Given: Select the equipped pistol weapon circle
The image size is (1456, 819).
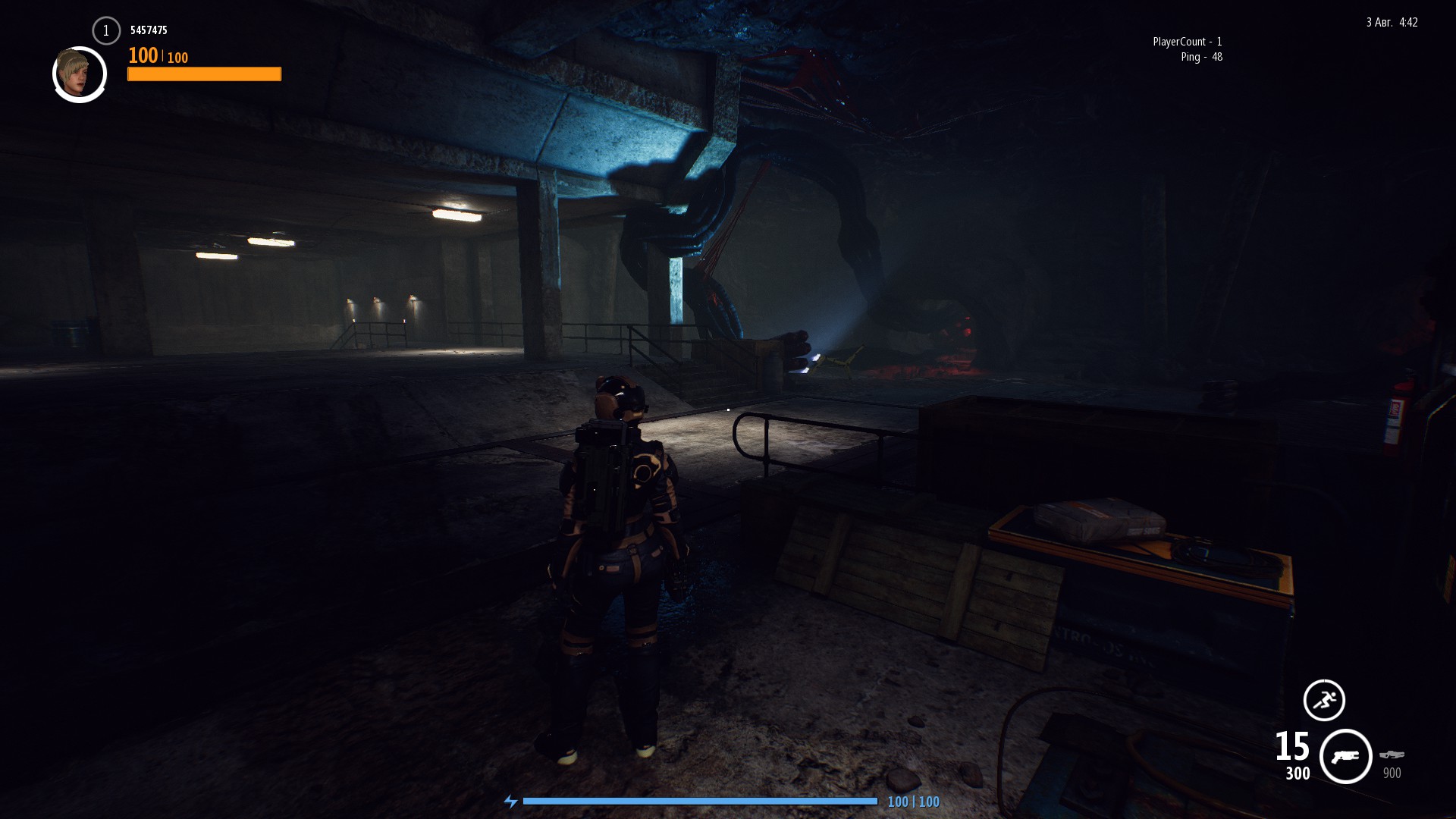Looking at the screenshot, I should click(x=1346, y=756).
